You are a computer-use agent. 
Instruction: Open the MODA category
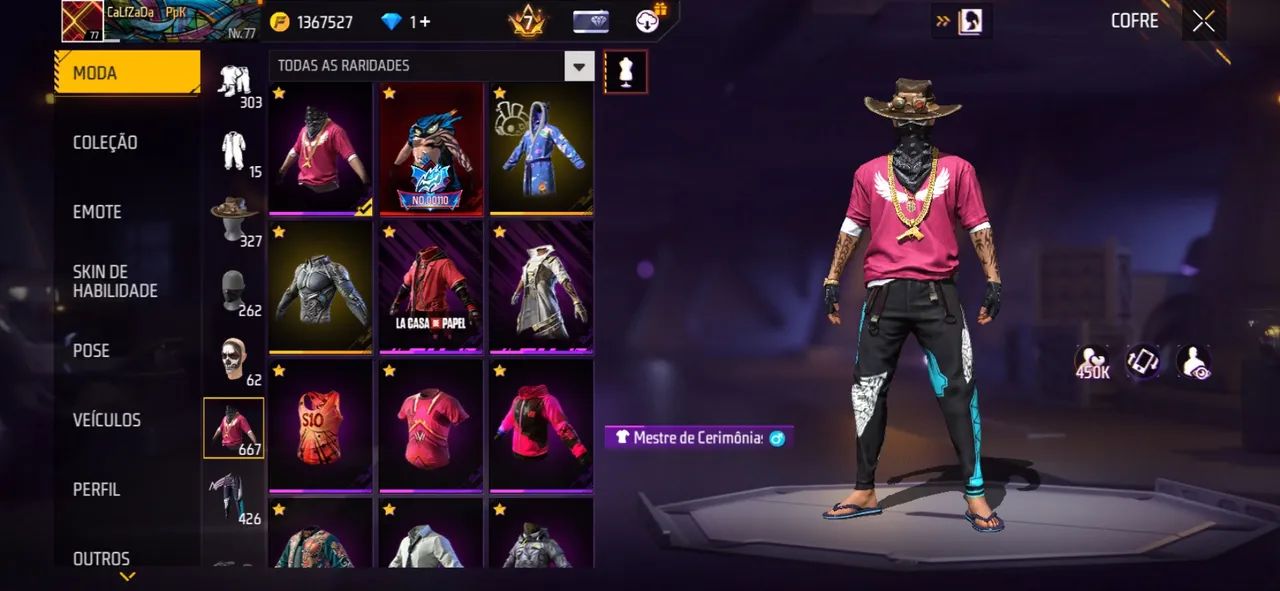click(x=127, y=73)
